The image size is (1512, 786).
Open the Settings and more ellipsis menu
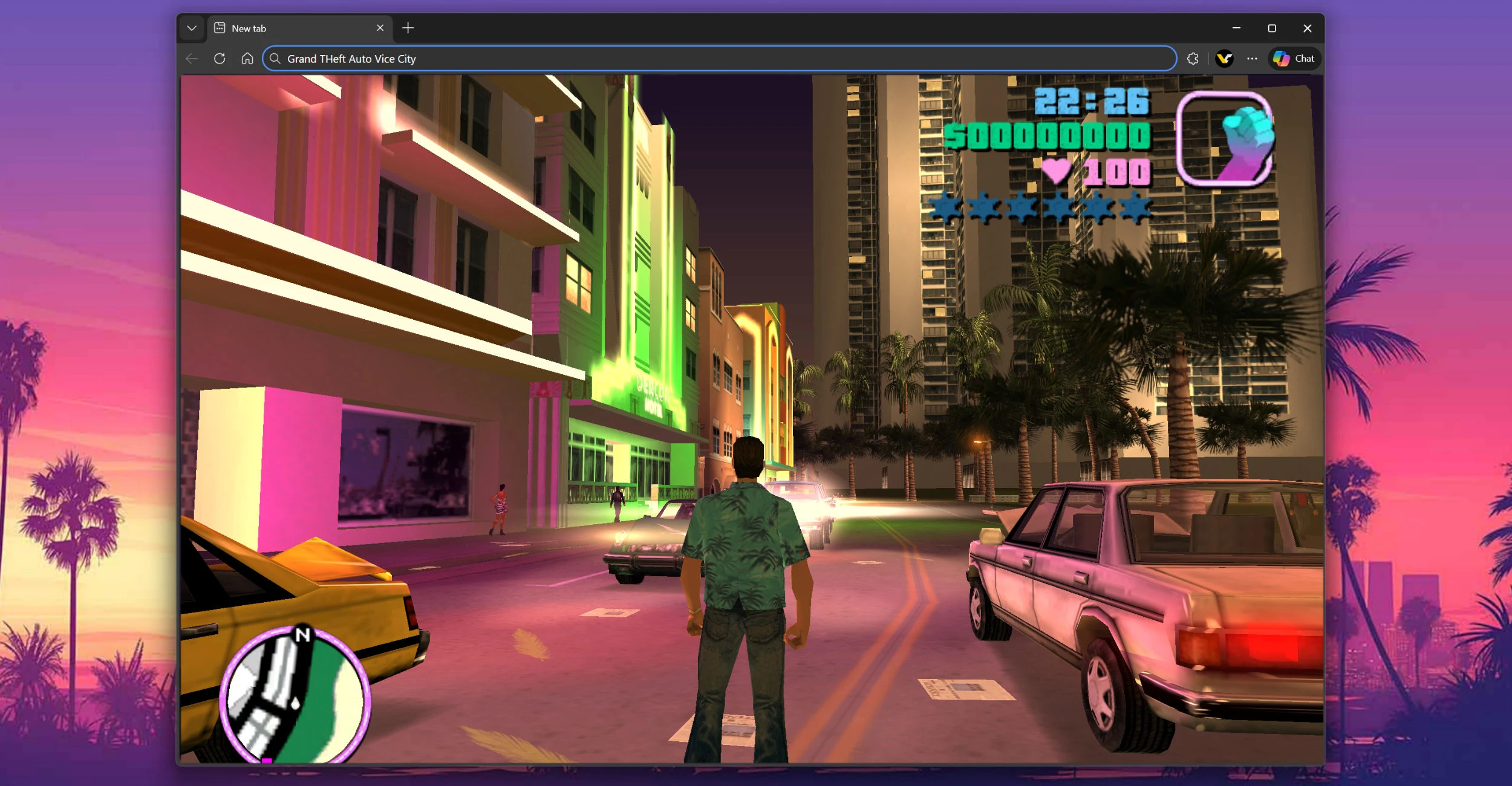point(1253,59)
